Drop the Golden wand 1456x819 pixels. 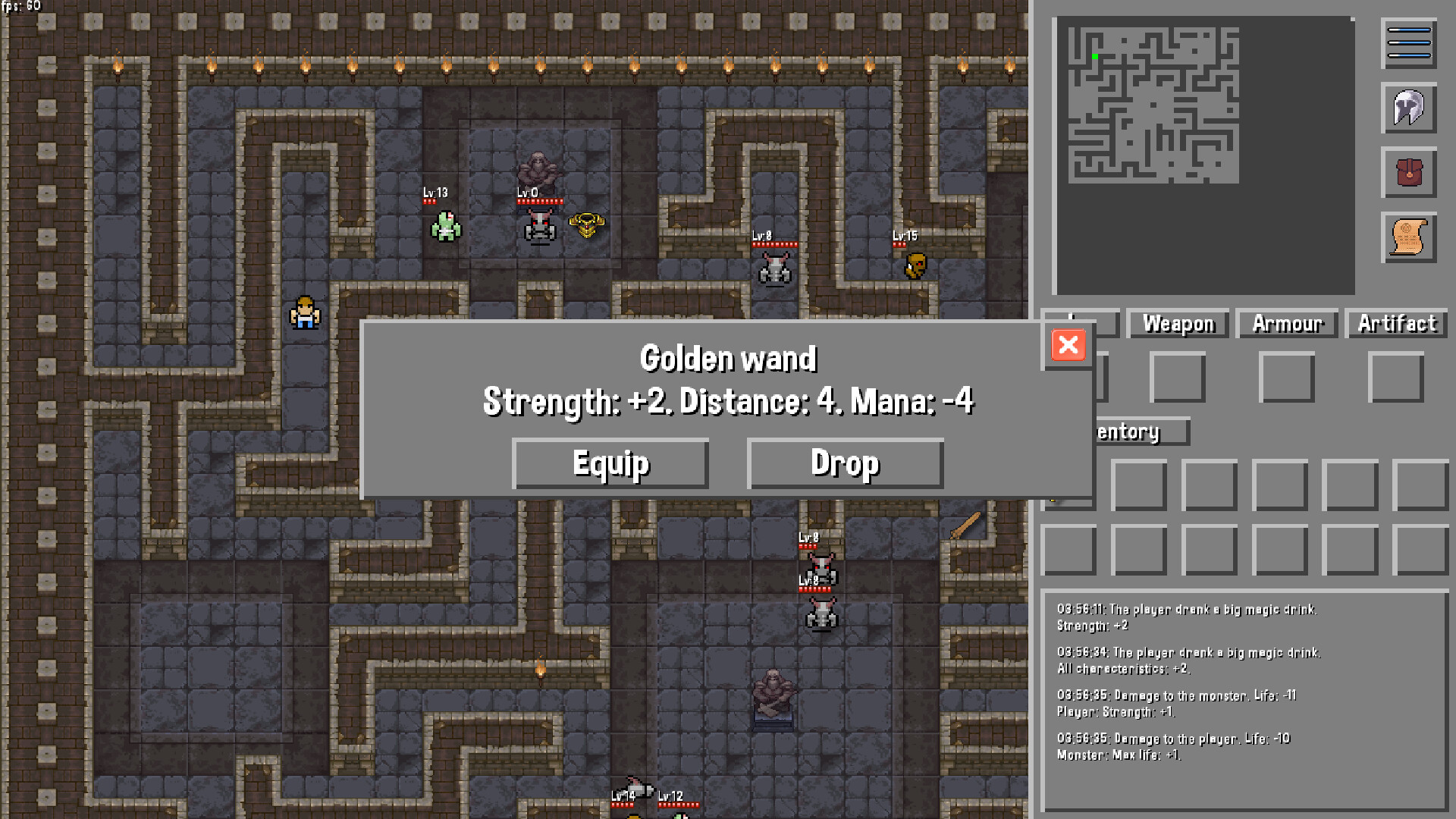[845, 463]
